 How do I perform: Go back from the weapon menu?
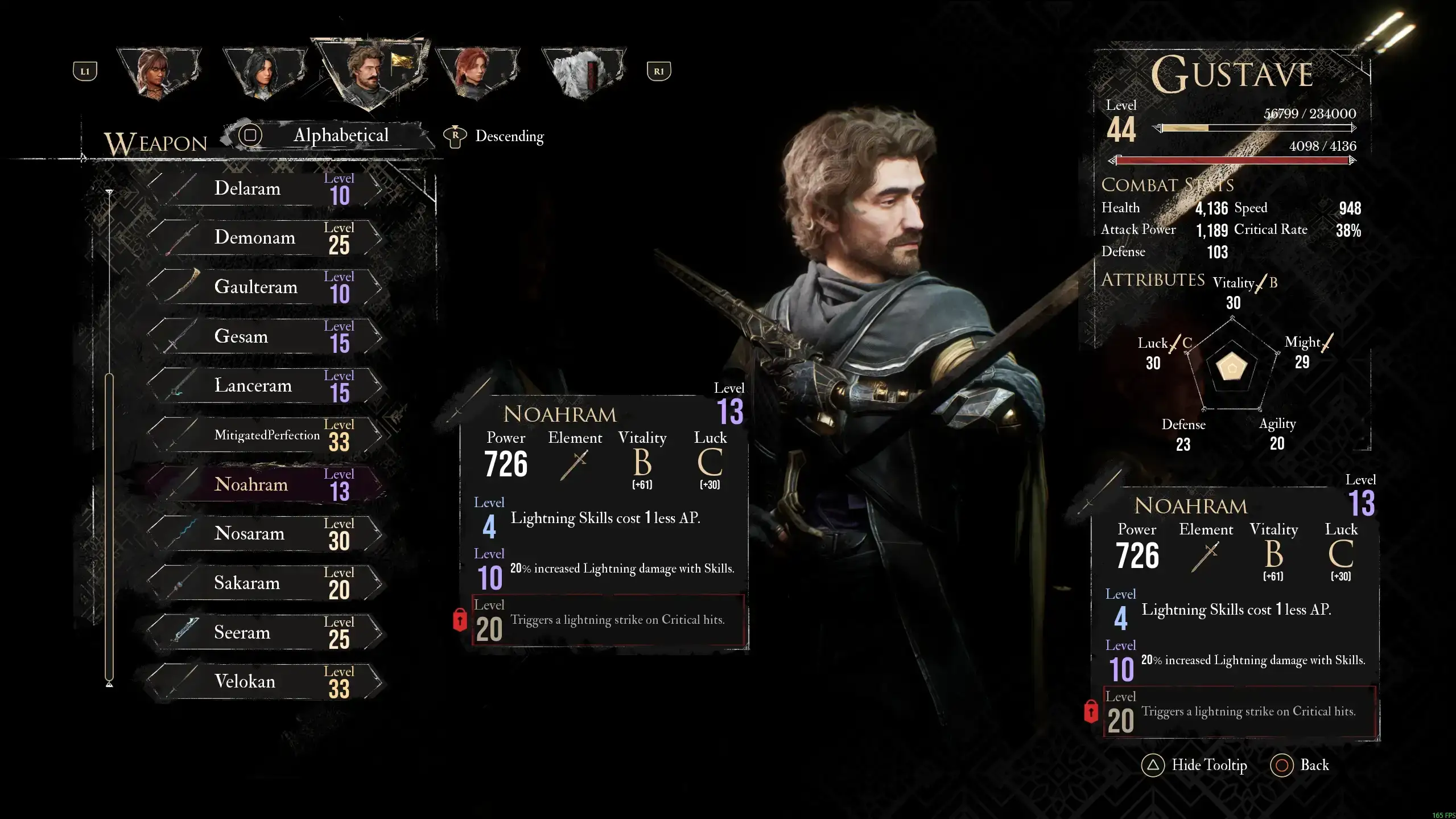1300,766
